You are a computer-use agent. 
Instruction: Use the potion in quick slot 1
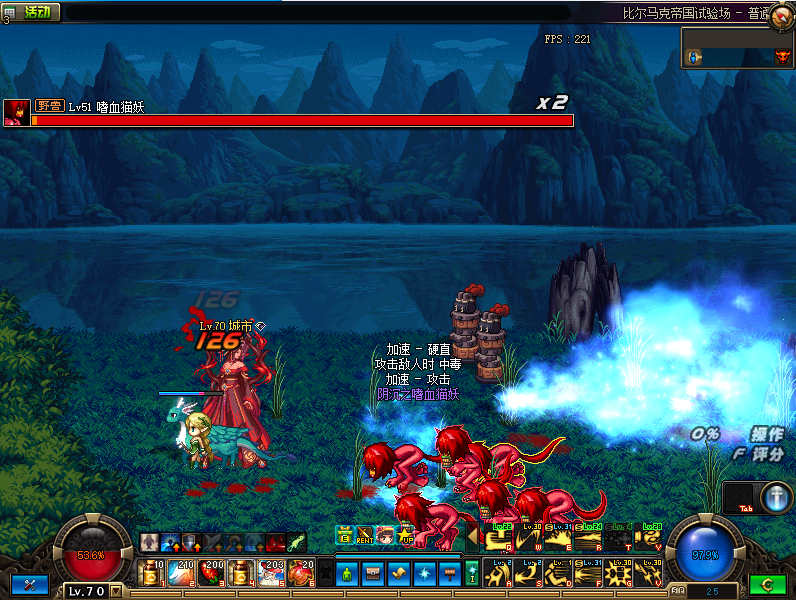(x=152, y=573)
